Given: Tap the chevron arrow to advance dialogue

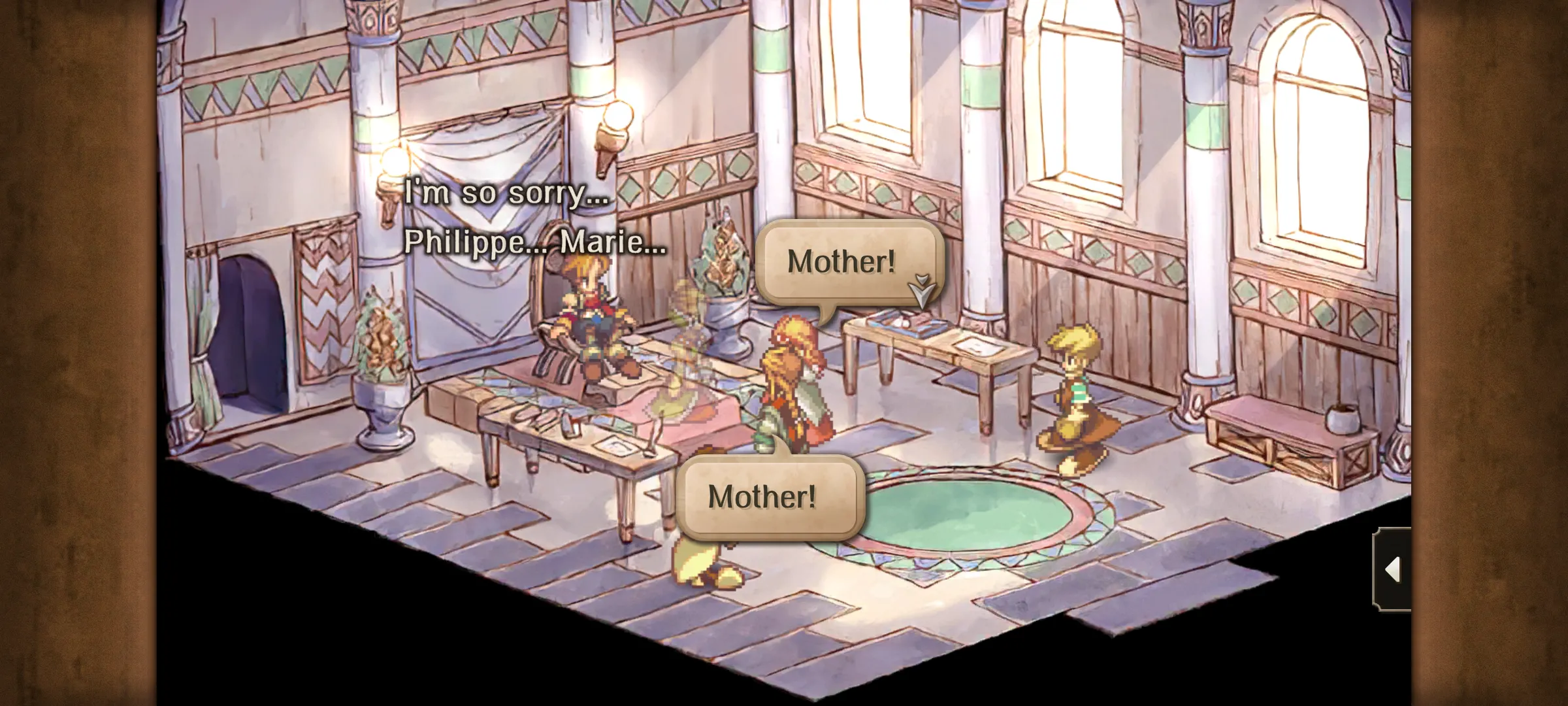Looking at the screenshot, I should (922, 293).
